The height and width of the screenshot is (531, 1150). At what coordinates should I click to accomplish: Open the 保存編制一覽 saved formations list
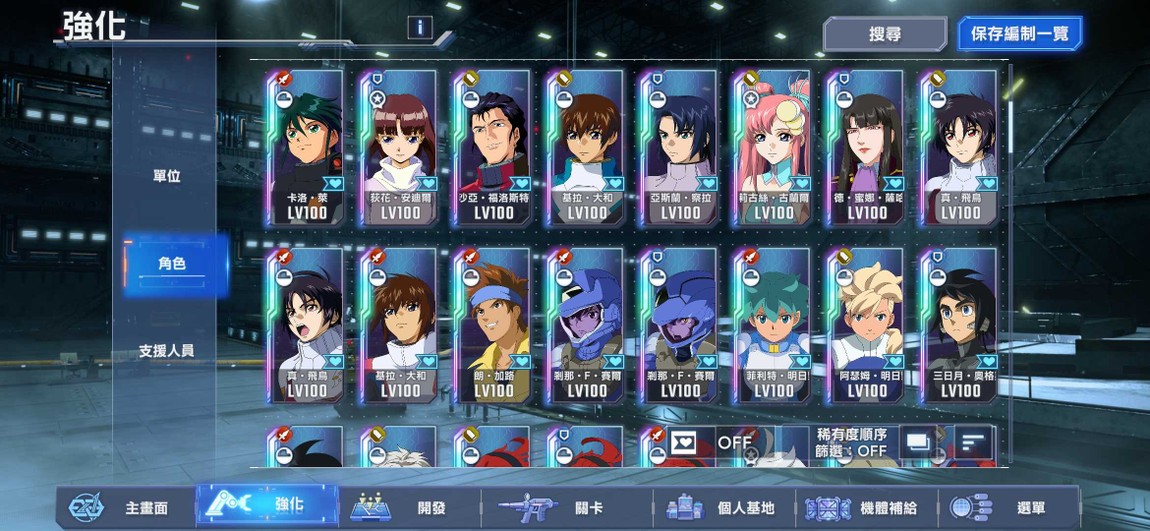1019,34
